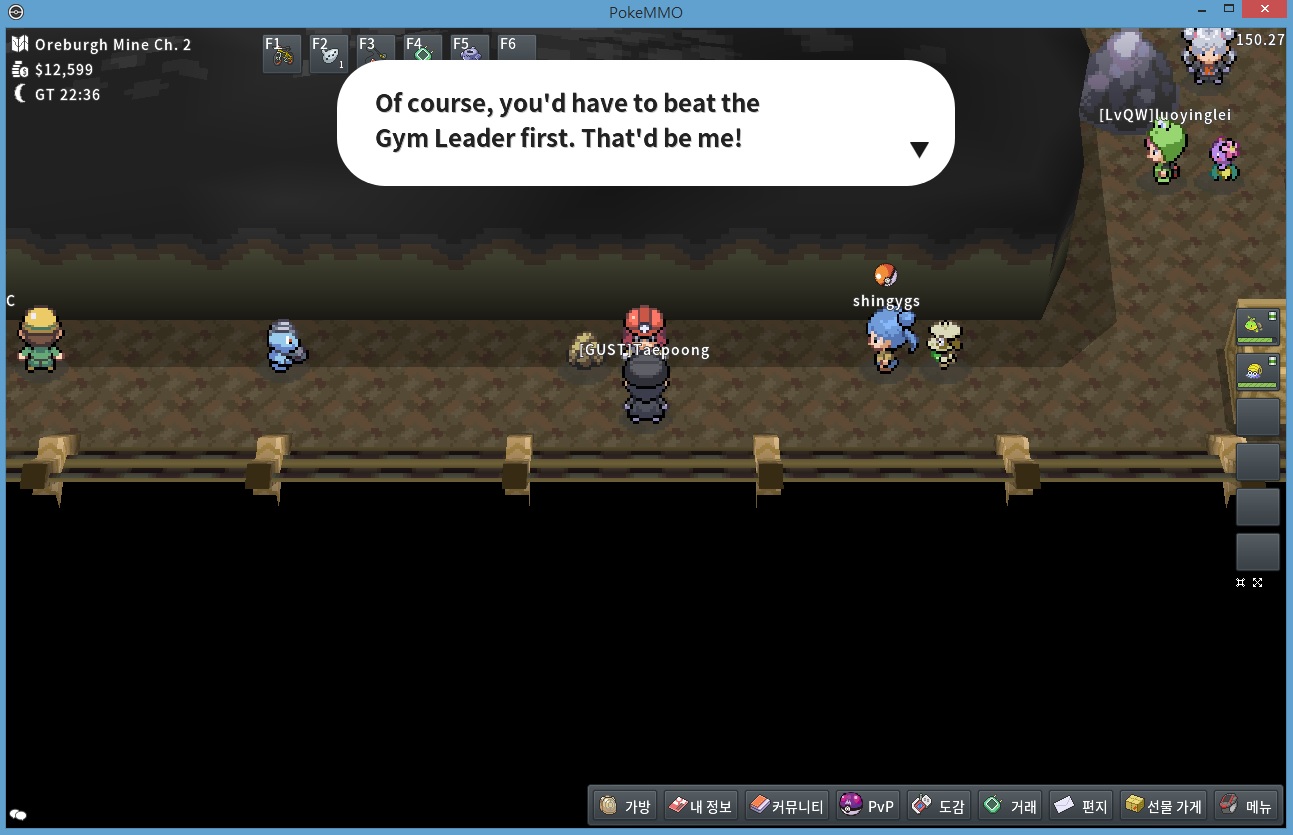Open the 거래 trade window
The width and height of the screenshot is (1293, 835).
pyautogui.click(x=1010, y=805)
